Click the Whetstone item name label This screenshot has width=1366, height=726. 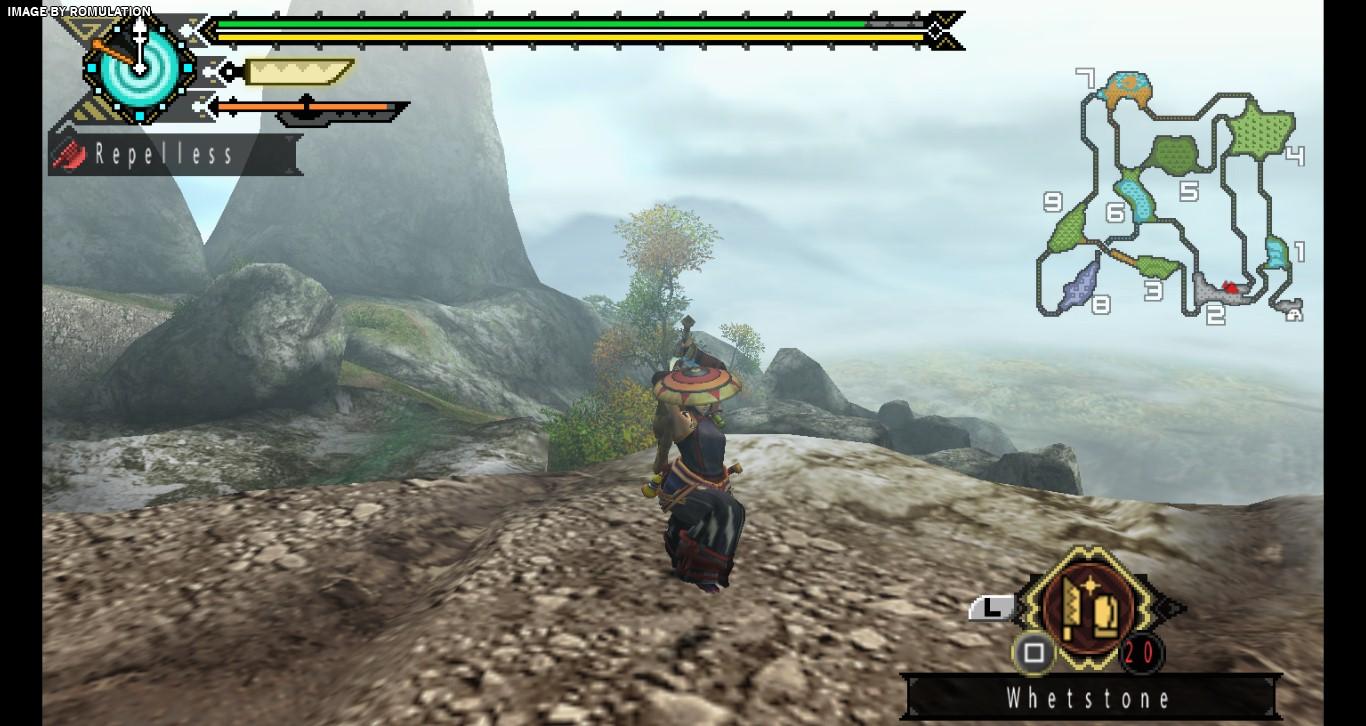1089,697
